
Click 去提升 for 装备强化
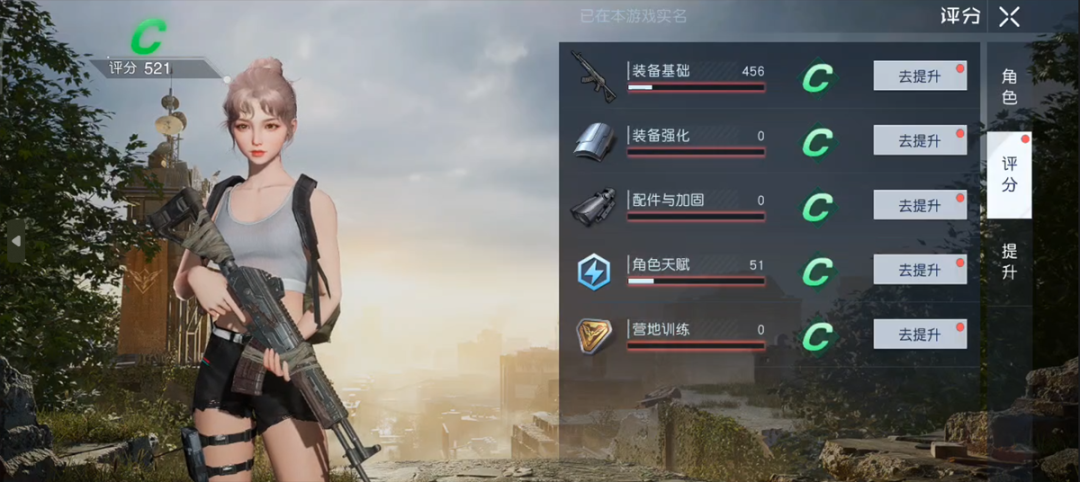919,141
